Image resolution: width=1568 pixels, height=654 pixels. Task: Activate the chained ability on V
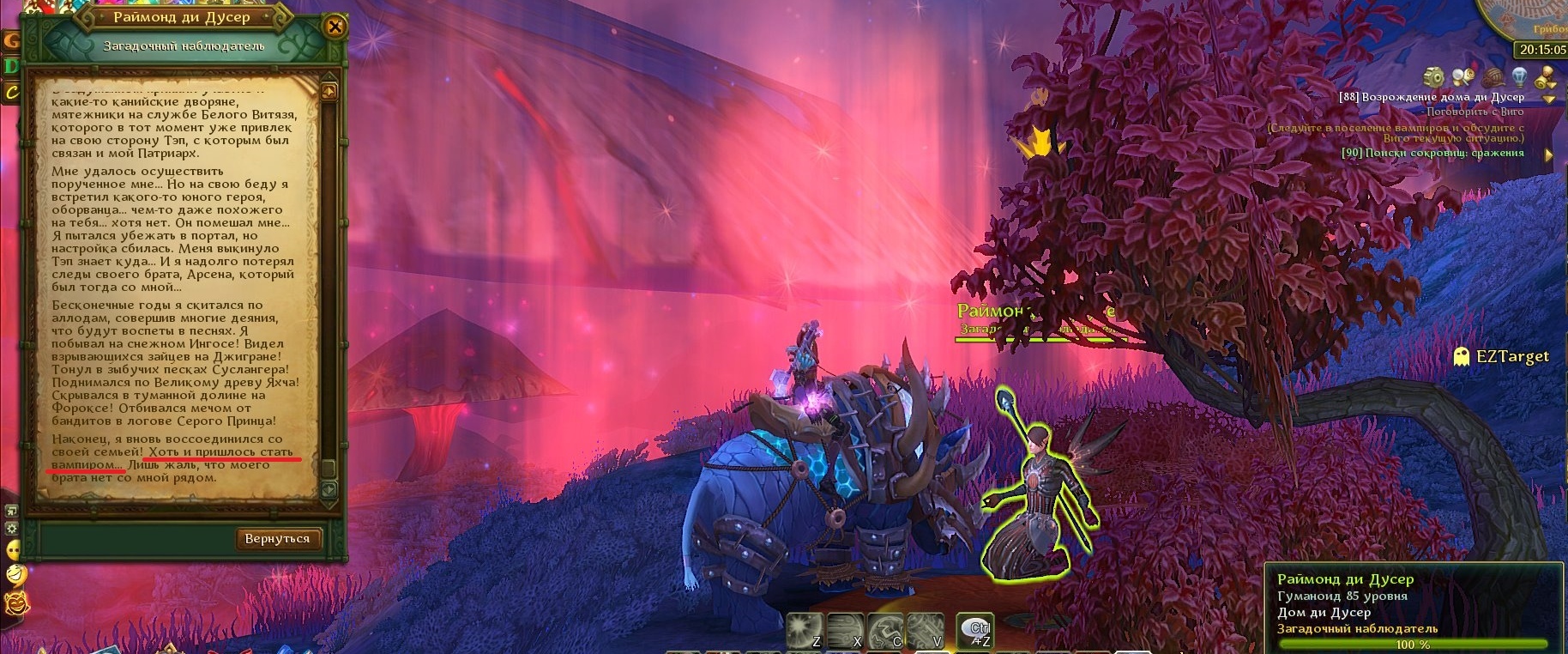[x=925, y=629]
